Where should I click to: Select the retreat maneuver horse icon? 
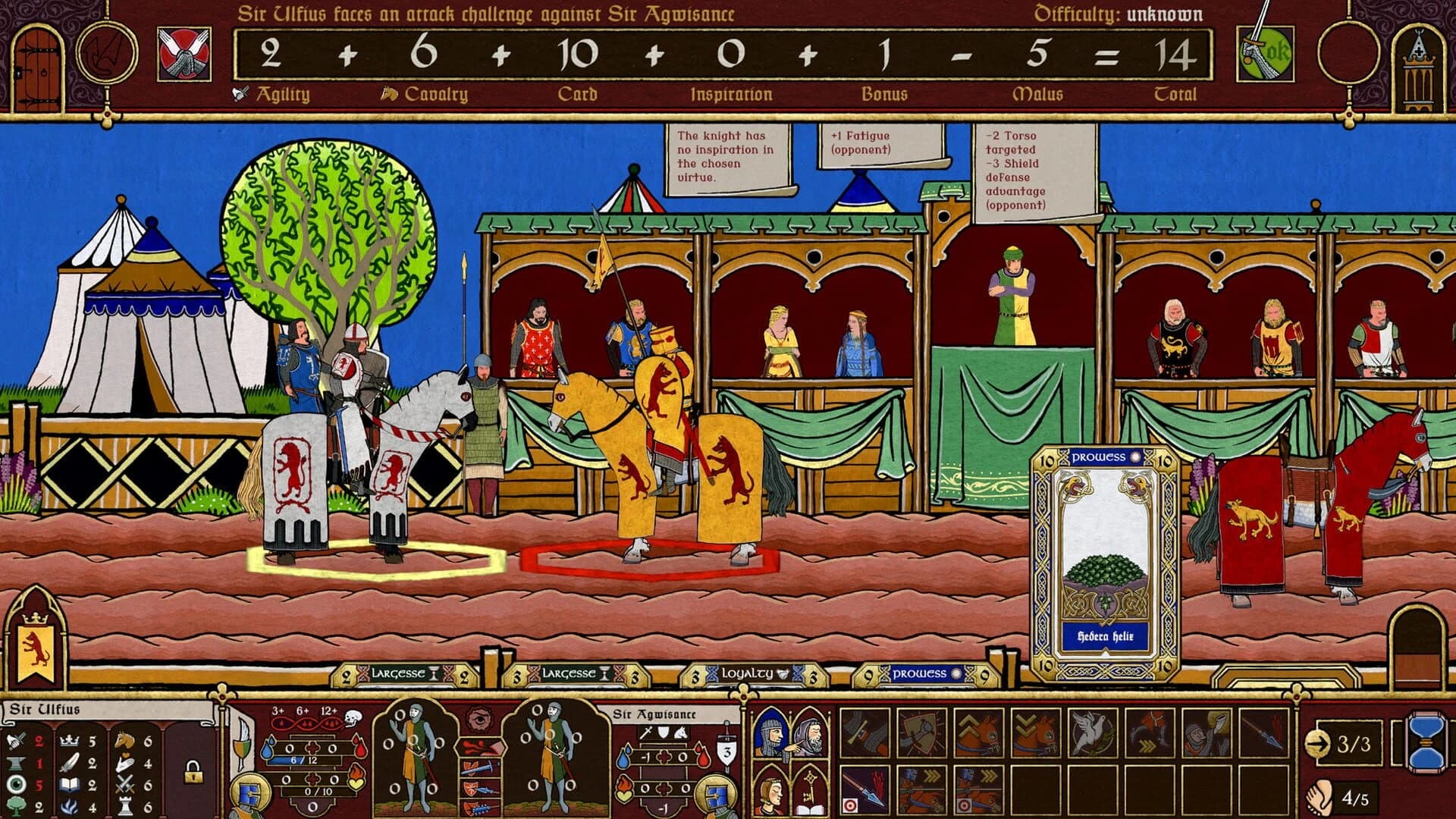click(x=1037, y=735)
